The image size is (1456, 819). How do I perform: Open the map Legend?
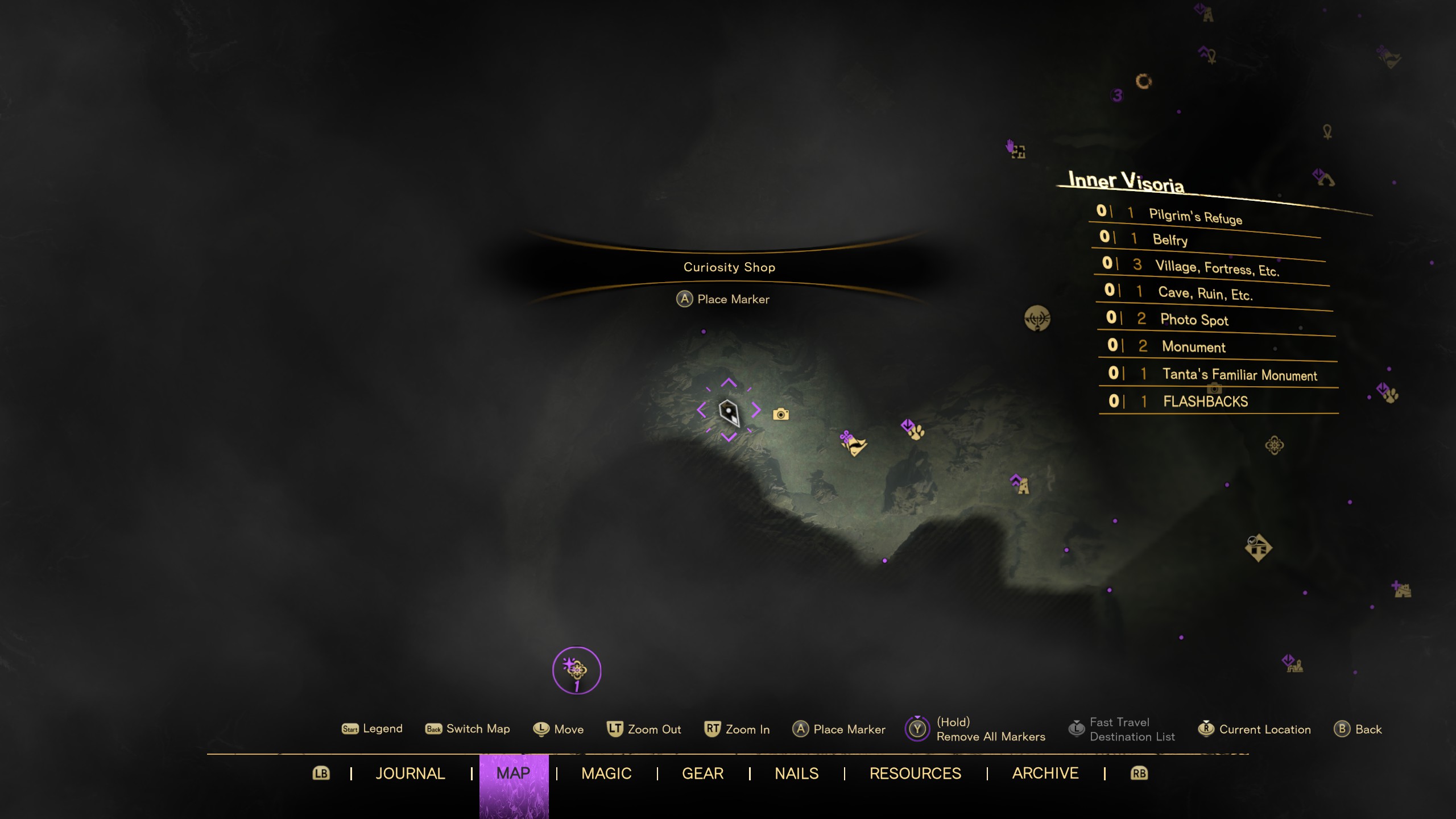pos(373,729)
